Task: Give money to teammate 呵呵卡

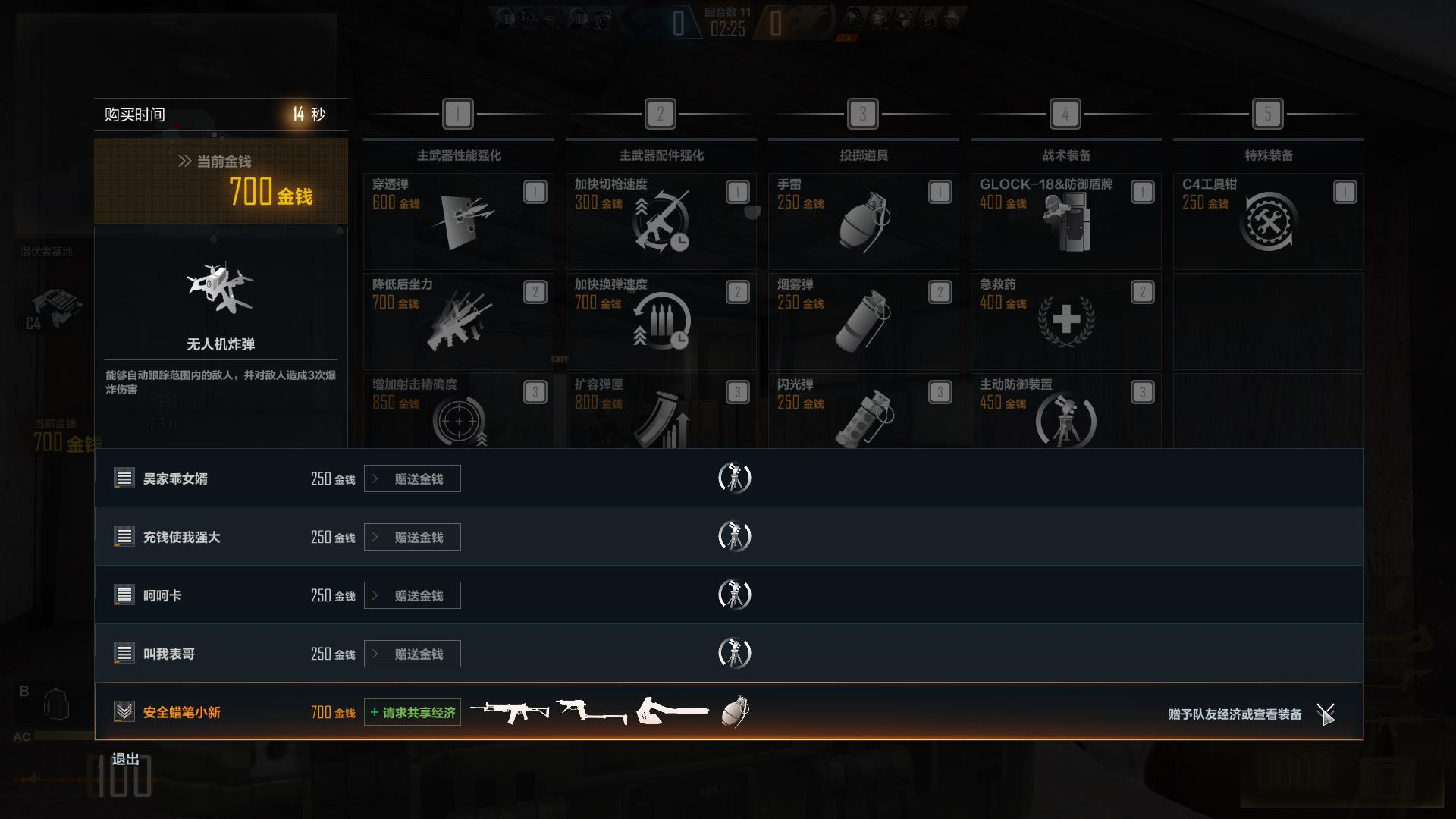Action: [x=412, y=595]
